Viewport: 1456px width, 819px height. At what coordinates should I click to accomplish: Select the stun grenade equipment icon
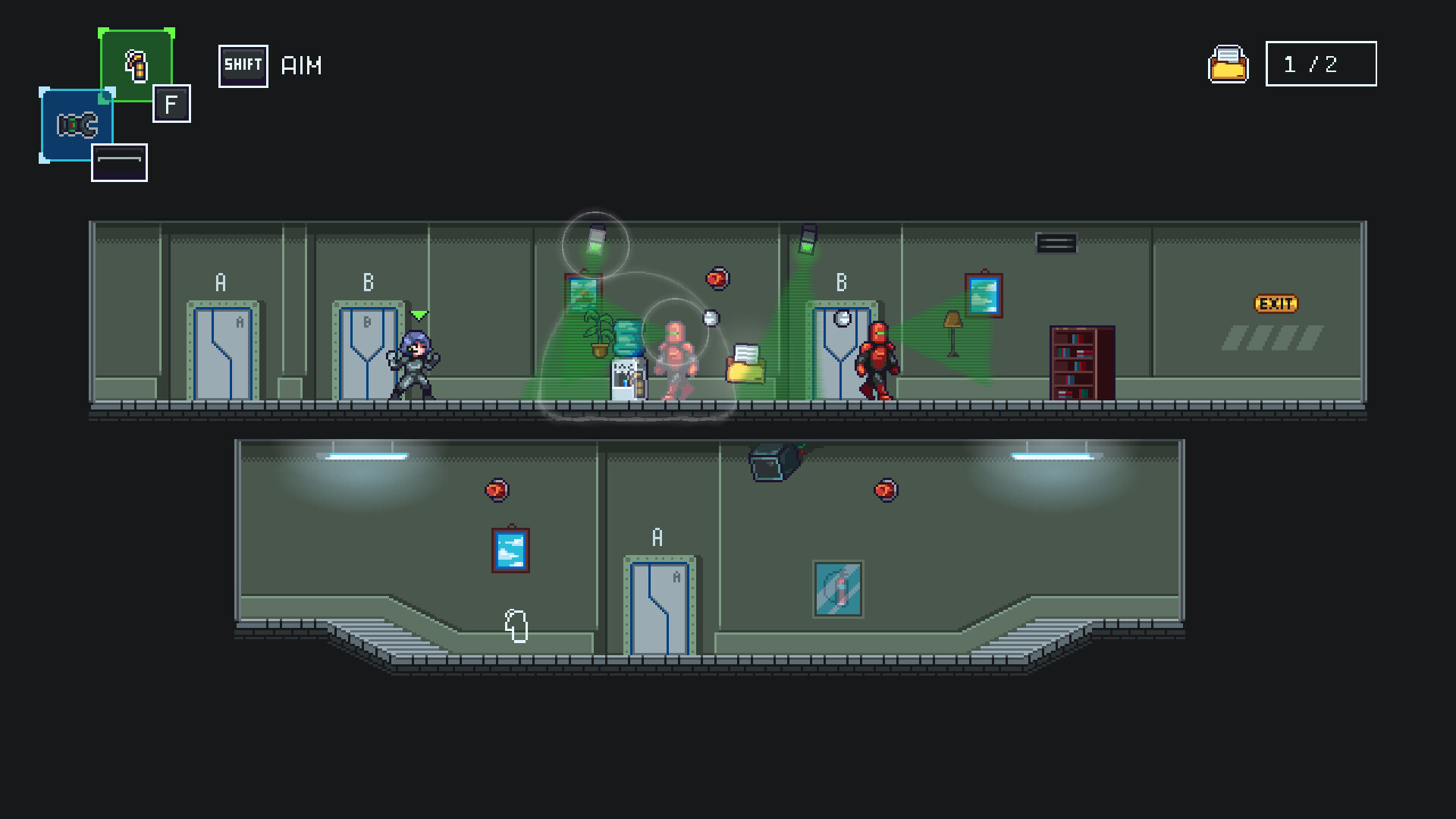click(x=136, y=66)
